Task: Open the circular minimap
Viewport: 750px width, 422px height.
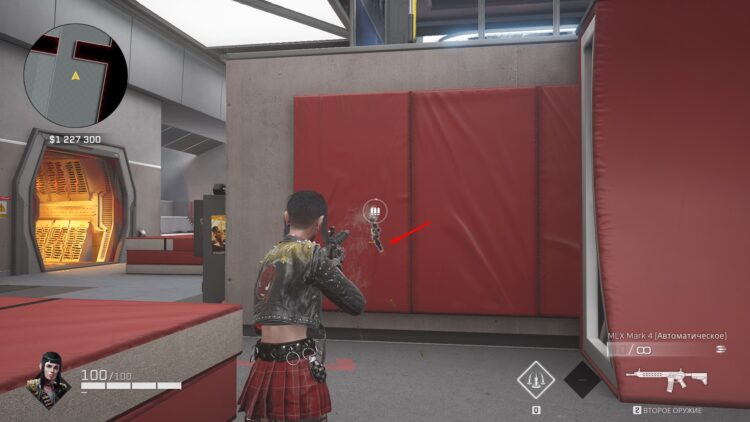Action: click(x=76, y=71)
